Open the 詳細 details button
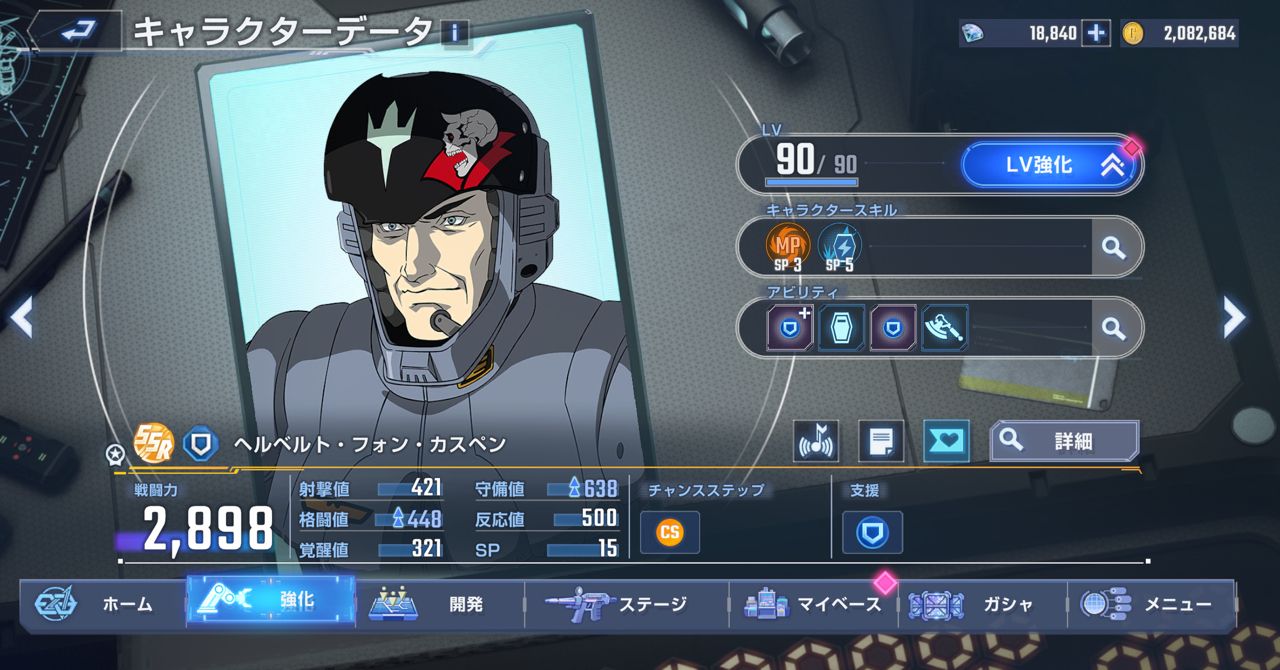This screenshot has height=670, width=1280. (x=1064, y=441)
